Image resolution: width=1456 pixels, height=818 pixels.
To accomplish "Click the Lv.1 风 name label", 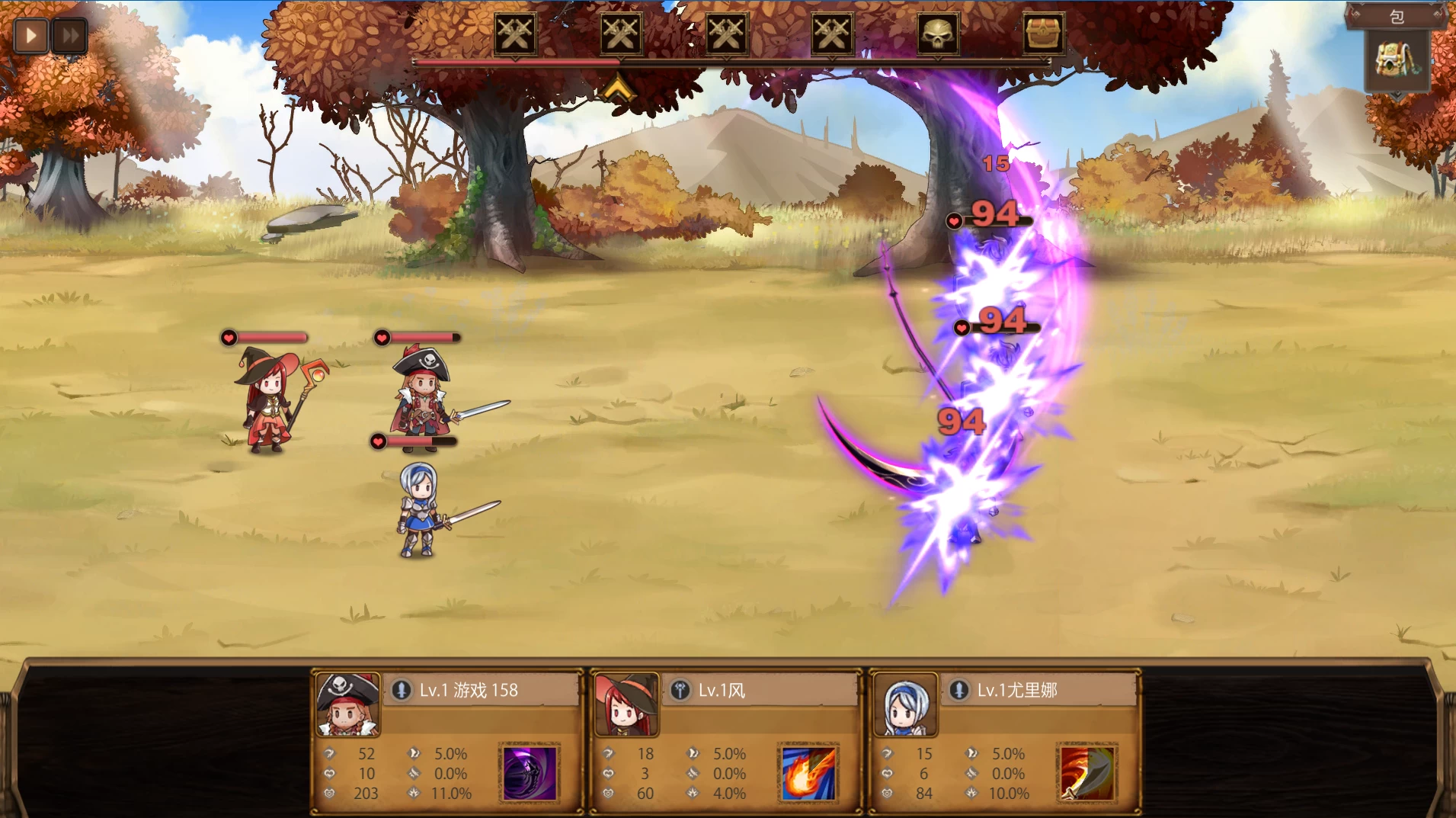I will coord(722,689).
